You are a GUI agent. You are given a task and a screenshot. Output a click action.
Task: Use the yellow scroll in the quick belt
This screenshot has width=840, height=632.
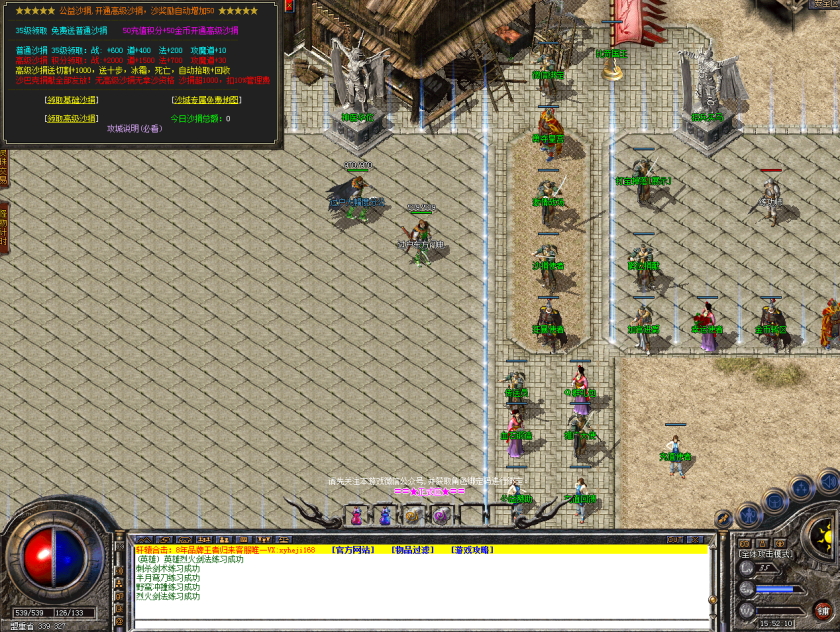click(x=412, y=516)
